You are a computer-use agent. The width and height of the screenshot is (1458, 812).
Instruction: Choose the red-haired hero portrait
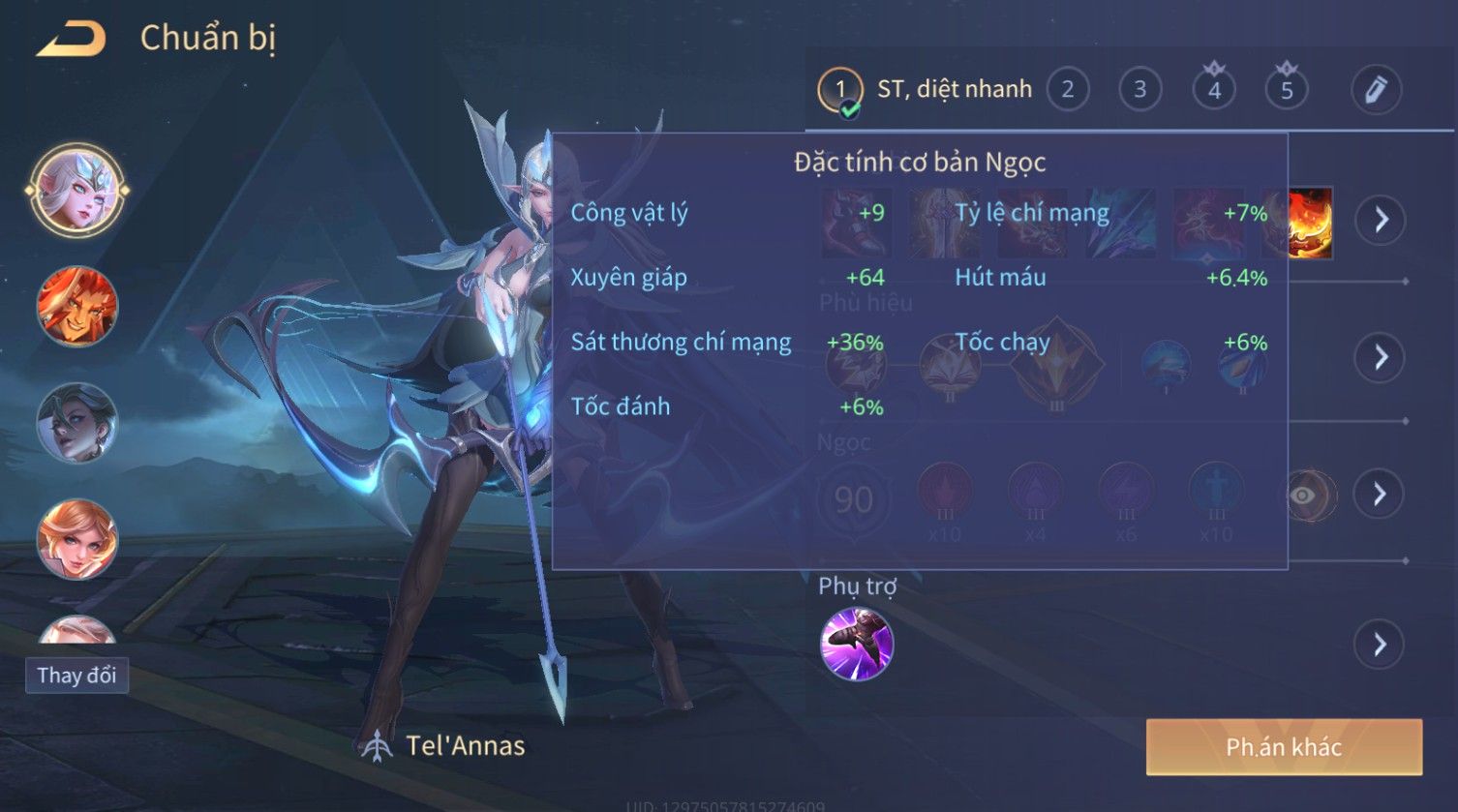76,307
